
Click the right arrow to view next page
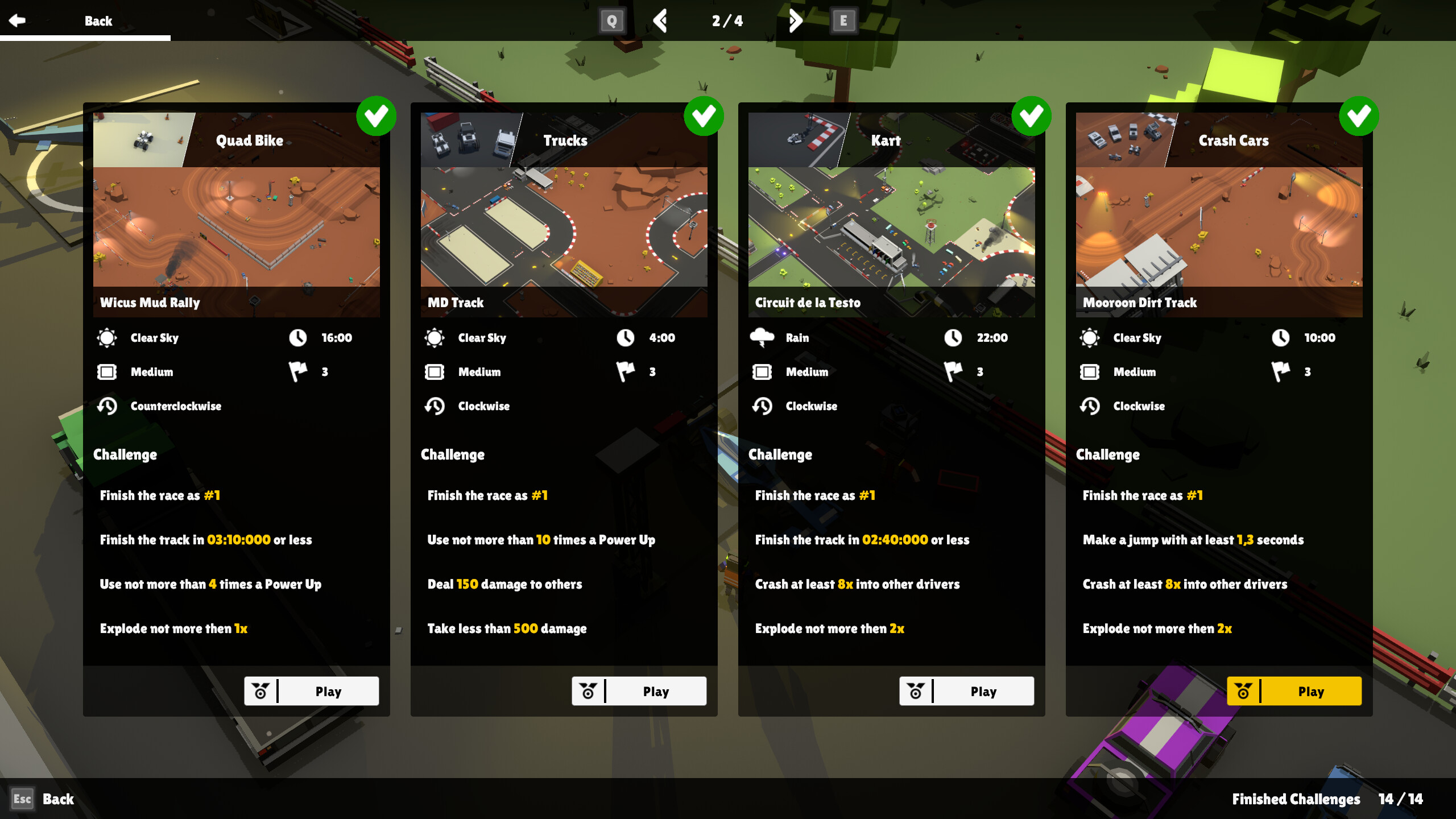point(796,20)
